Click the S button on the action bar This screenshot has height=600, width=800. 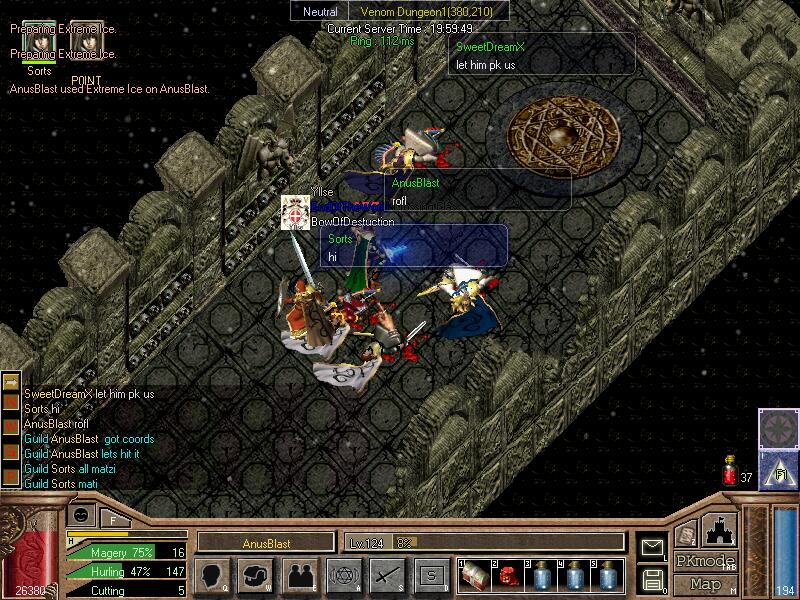(430, 575)
